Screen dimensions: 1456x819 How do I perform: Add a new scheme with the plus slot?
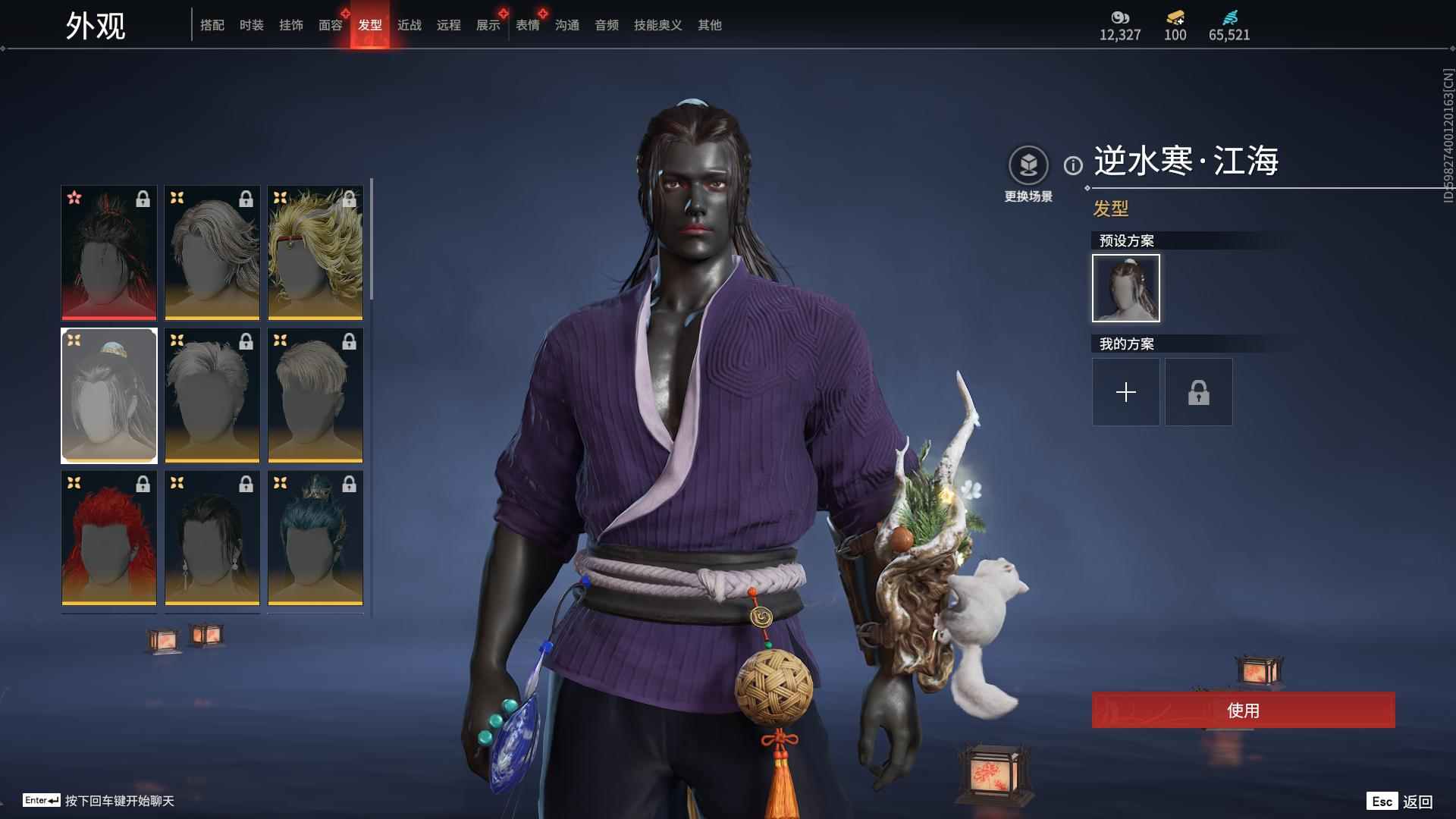click(x=1126, y=392)
